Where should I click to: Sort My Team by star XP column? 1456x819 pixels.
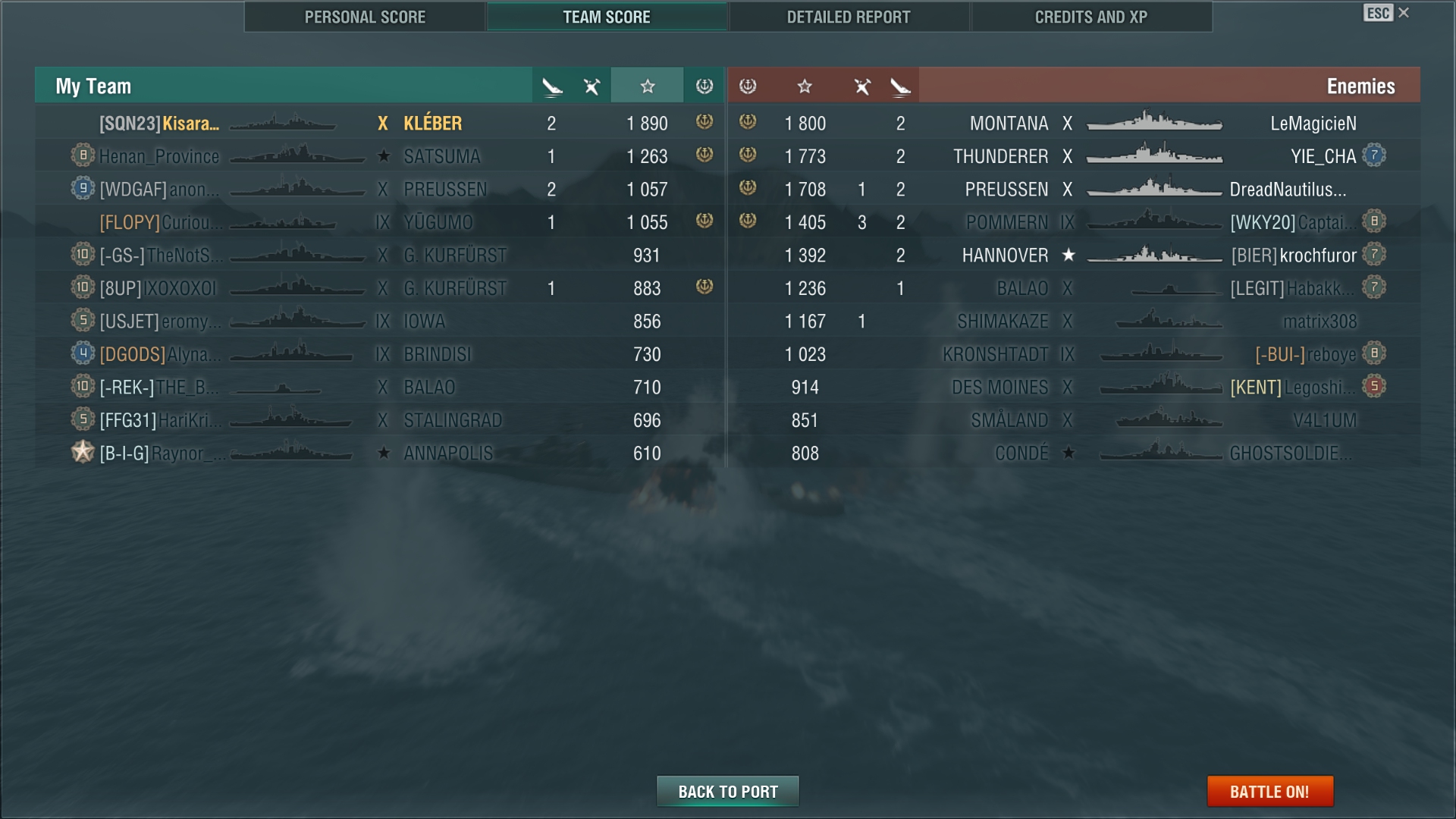pos(647,86)
